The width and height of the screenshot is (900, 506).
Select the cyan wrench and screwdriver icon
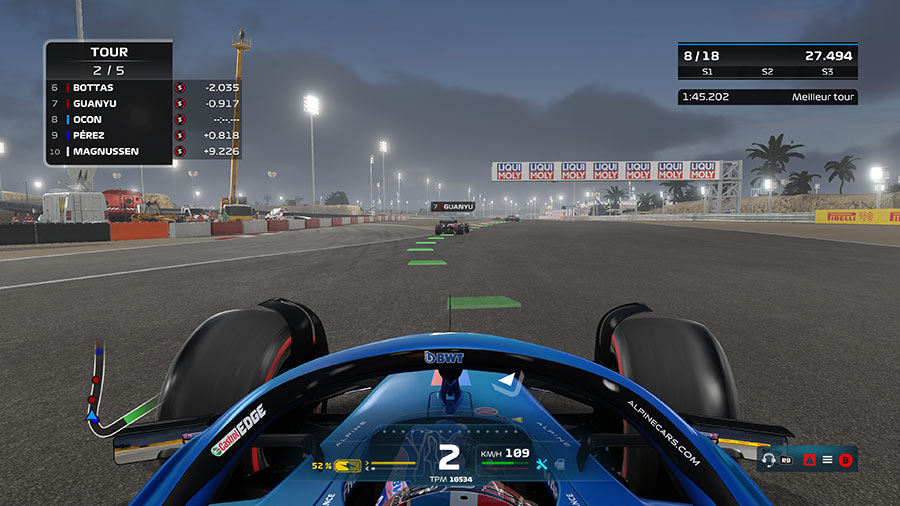(x=543, y=464)
